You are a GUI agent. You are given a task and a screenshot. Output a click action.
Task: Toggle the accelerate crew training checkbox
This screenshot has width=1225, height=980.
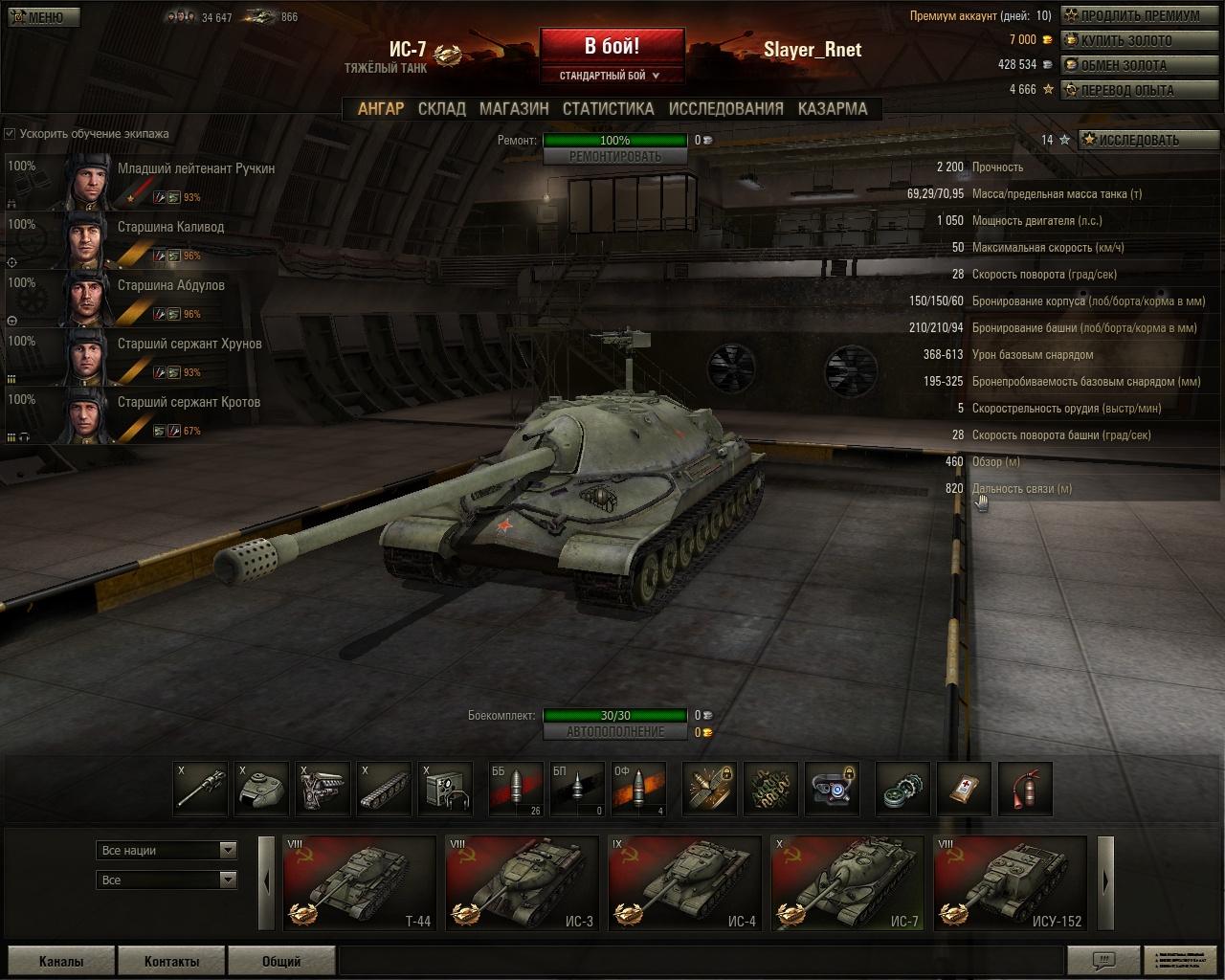(11, 134)
